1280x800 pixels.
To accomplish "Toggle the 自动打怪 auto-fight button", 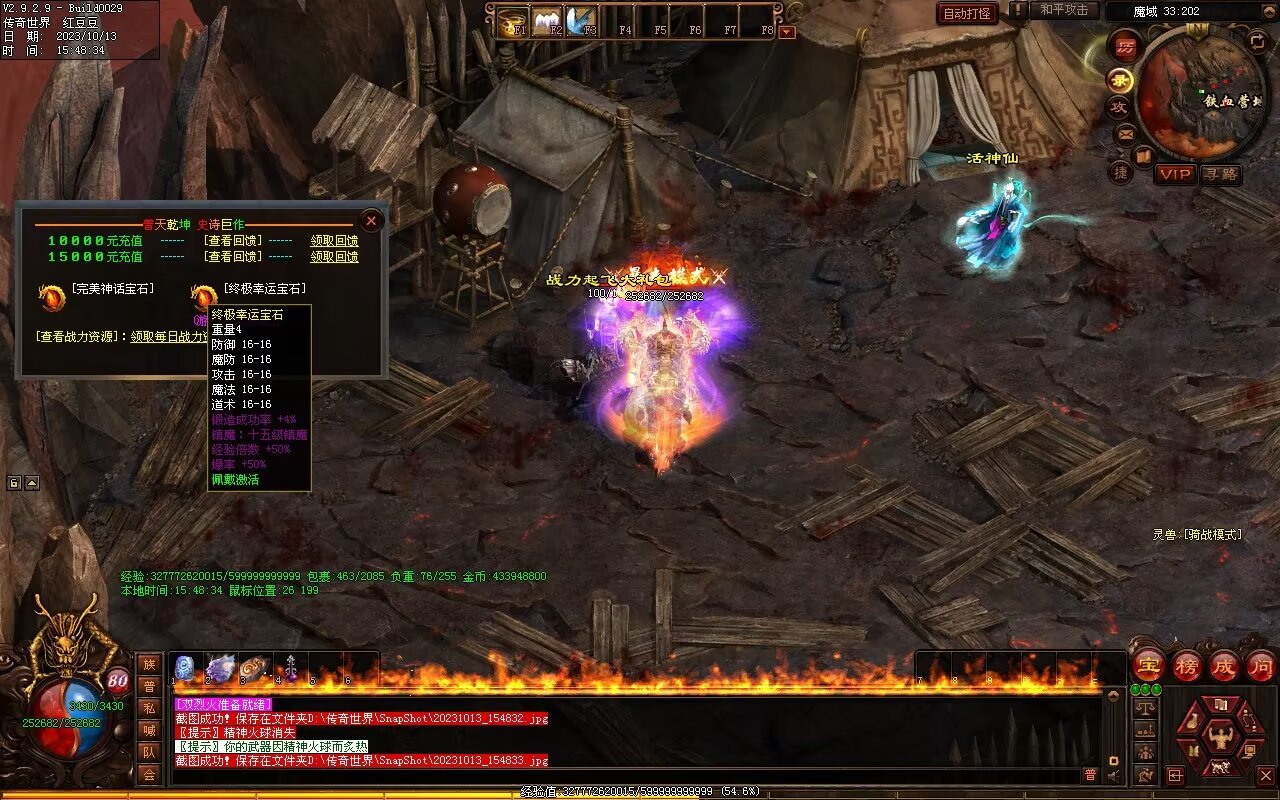I will coord(967,13).
